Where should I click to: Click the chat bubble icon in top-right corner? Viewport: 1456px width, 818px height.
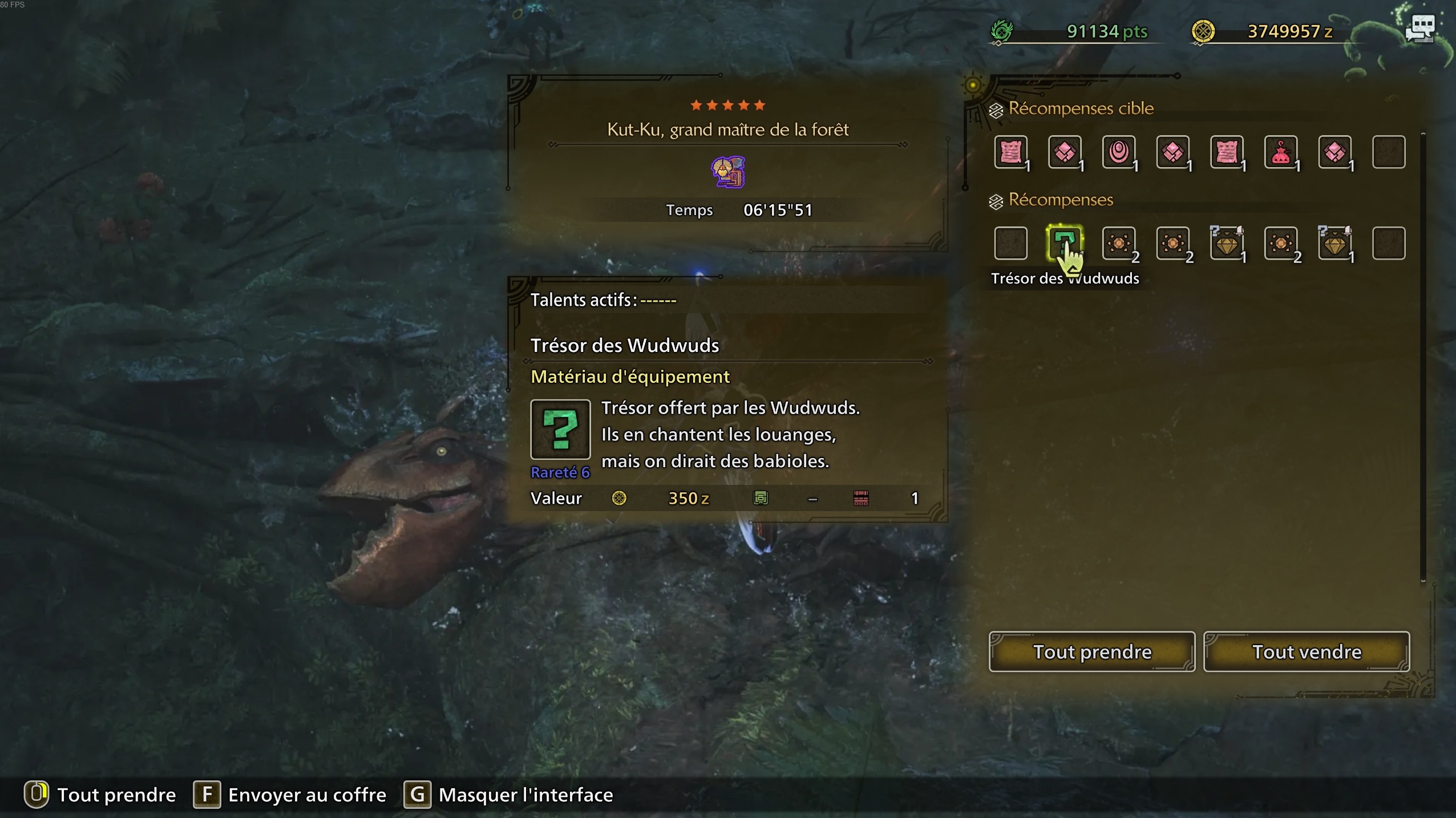tap(1422, 29)
